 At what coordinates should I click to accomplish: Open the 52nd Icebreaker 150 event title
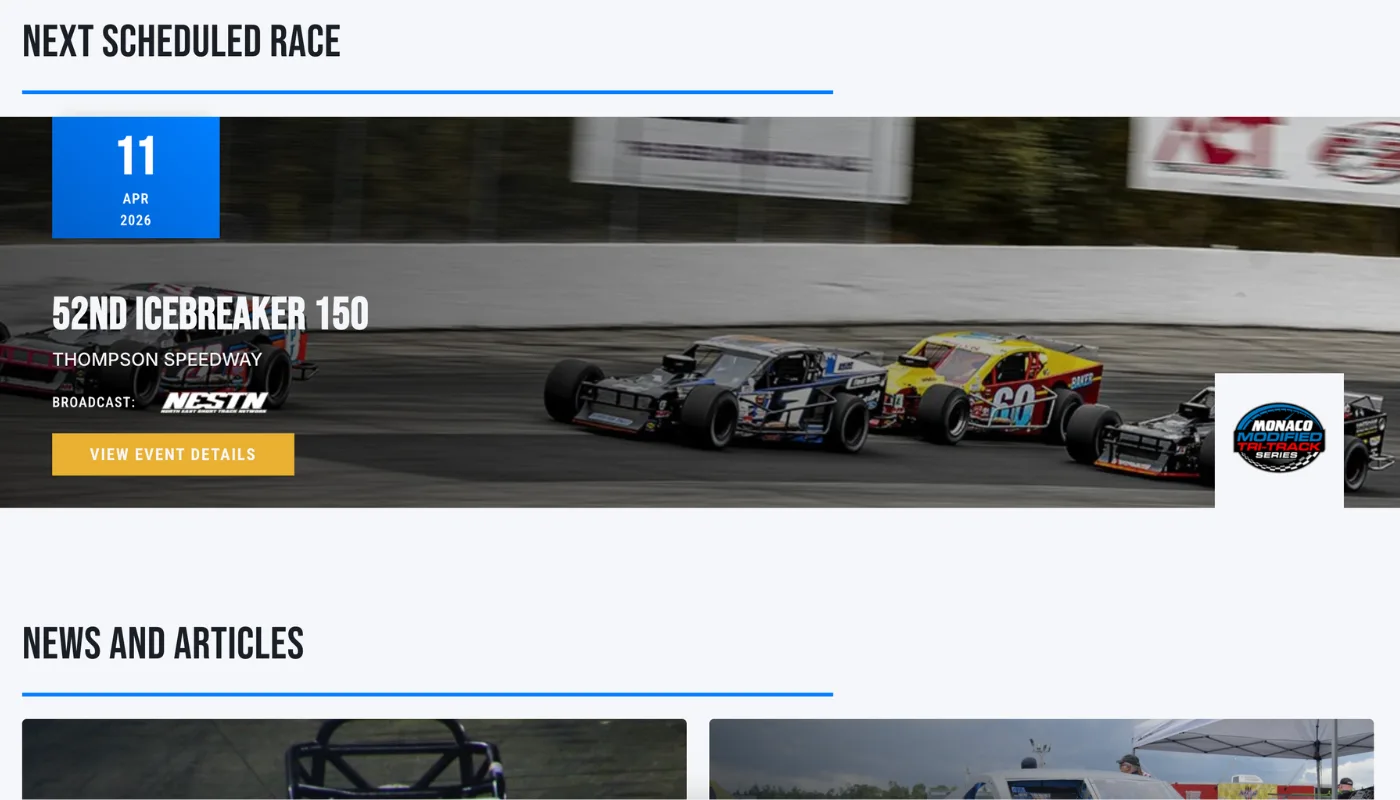point(210,313)
